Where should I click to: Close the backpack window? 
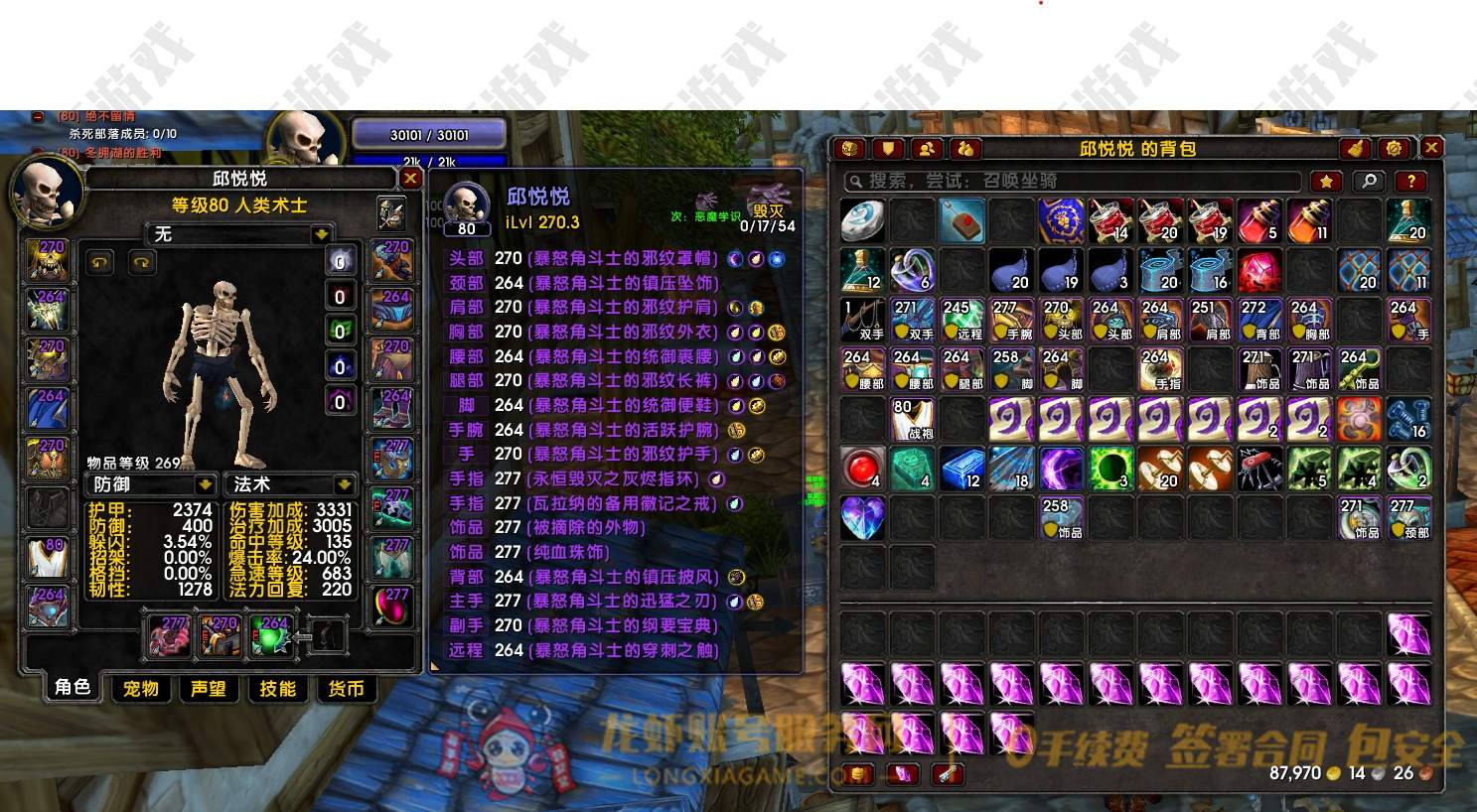pyautogui.click(x=1431, y=148)
